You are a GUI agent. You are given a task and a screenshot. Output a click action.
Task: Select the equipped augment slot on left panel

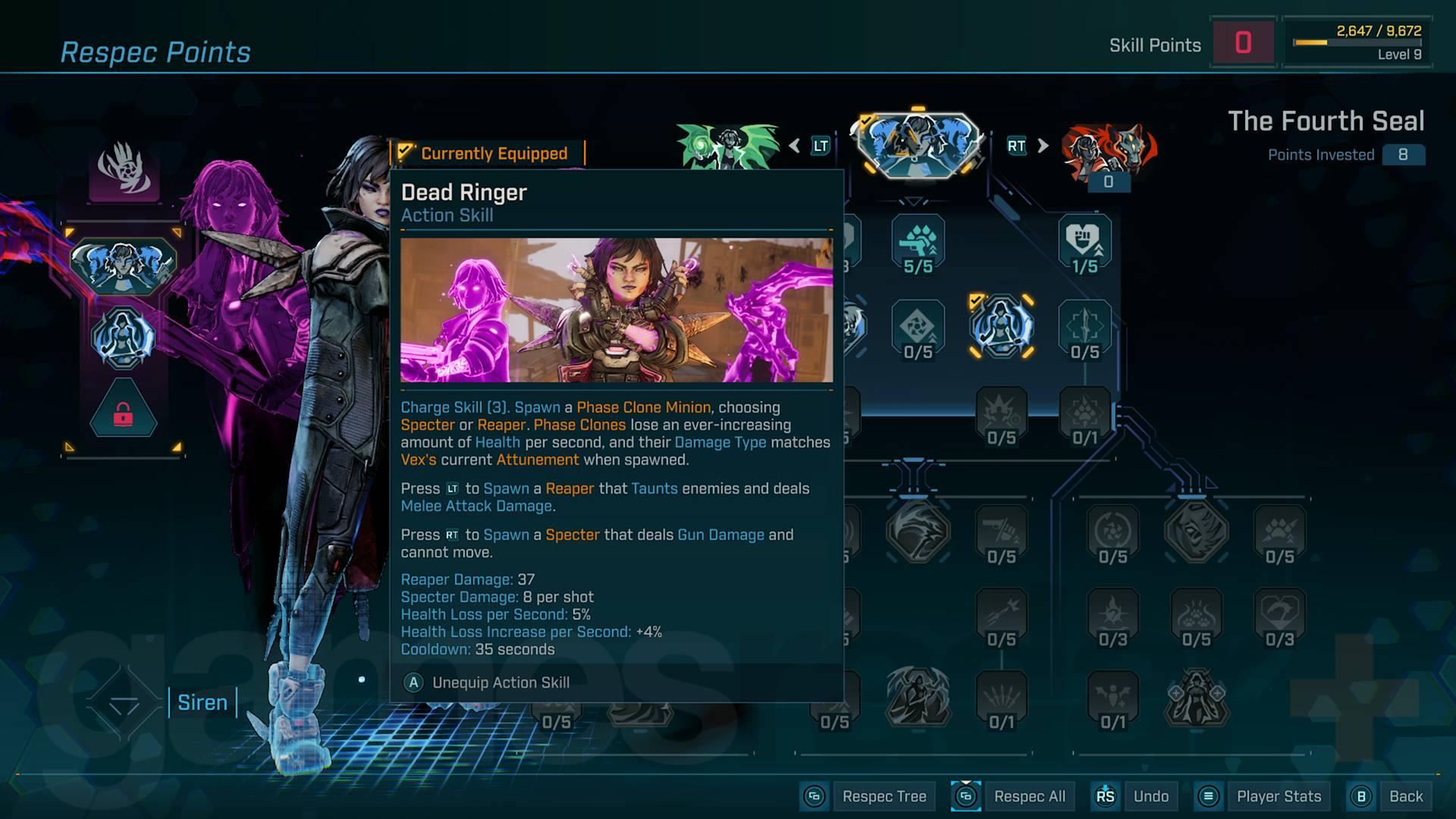pos(123,337)
